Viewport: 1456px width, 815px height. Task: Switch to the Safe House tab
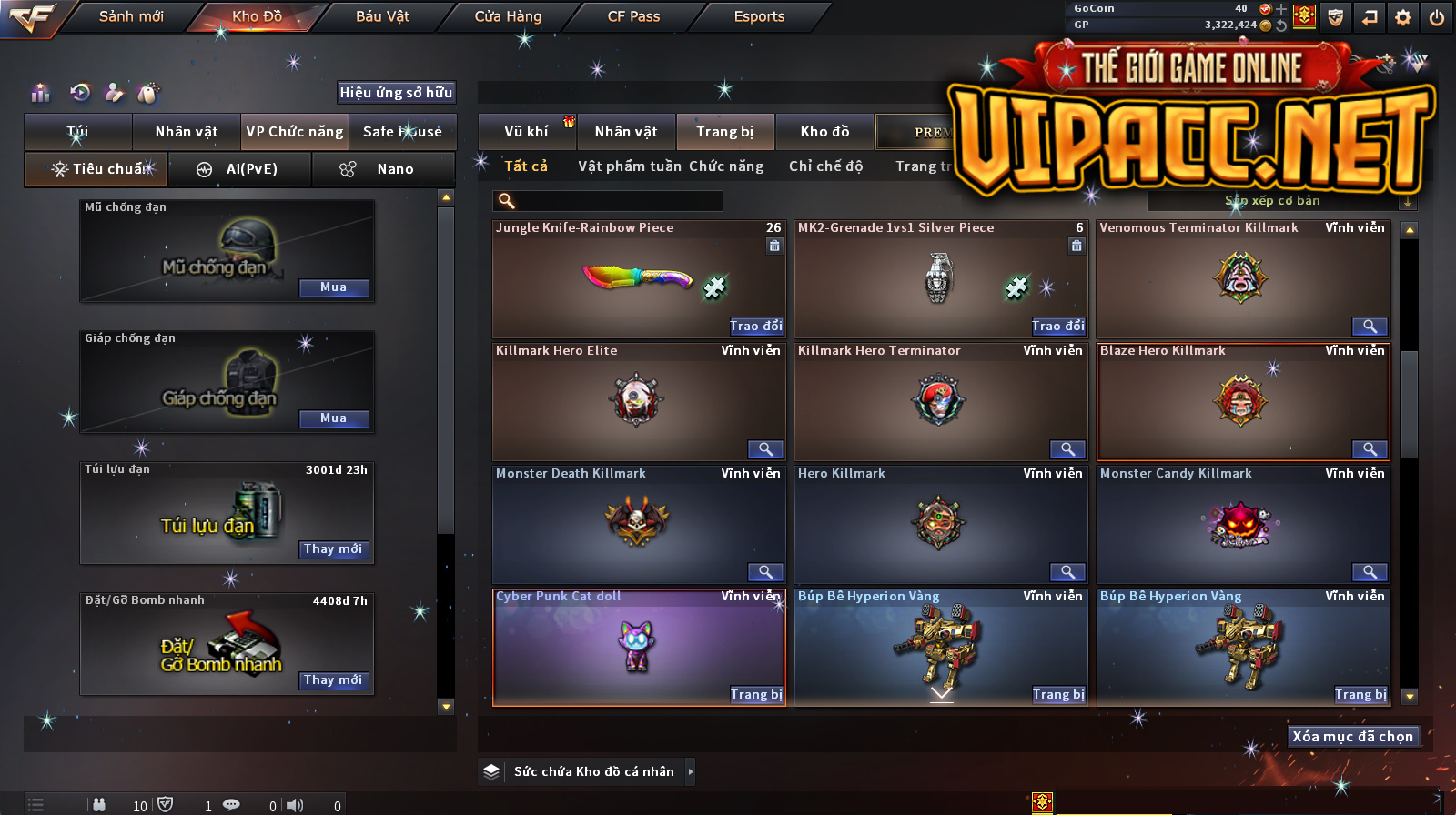pyautogui.click(x=402, y=132)
